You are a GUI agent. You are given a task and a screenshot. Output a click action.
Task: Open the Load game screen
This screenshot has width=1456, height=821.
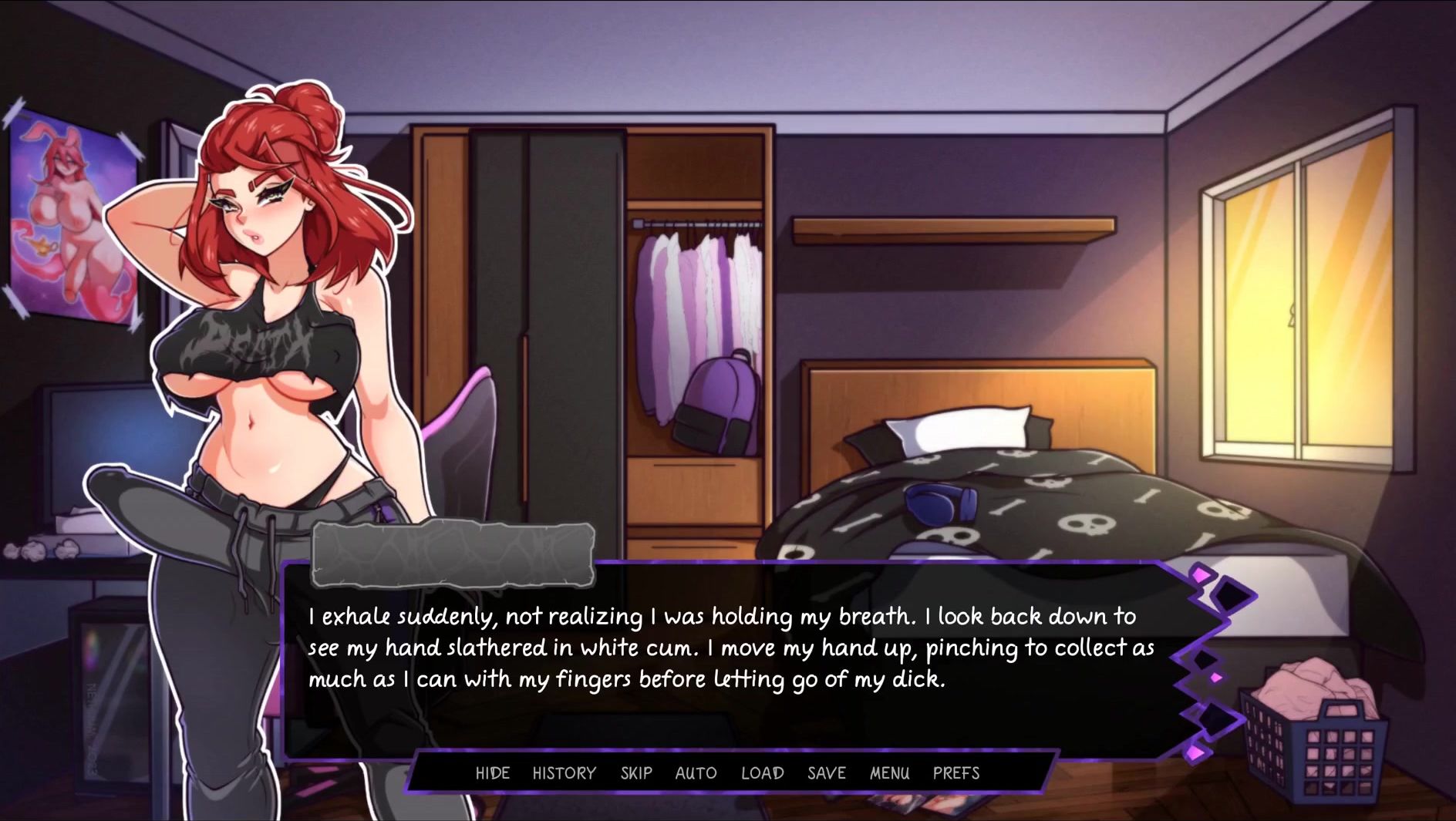(762, 772)
